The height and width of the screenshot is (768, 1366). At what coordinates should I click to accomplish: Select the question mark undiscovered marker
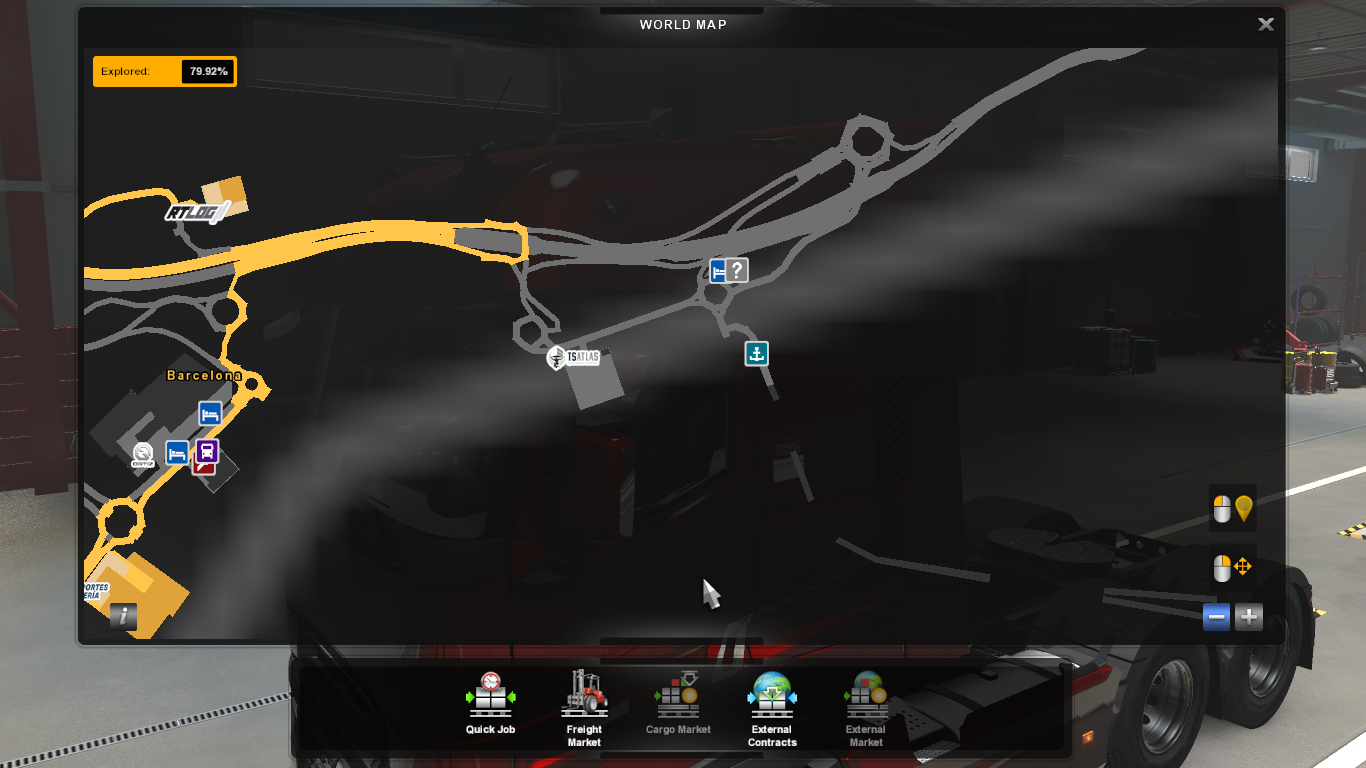738,270
